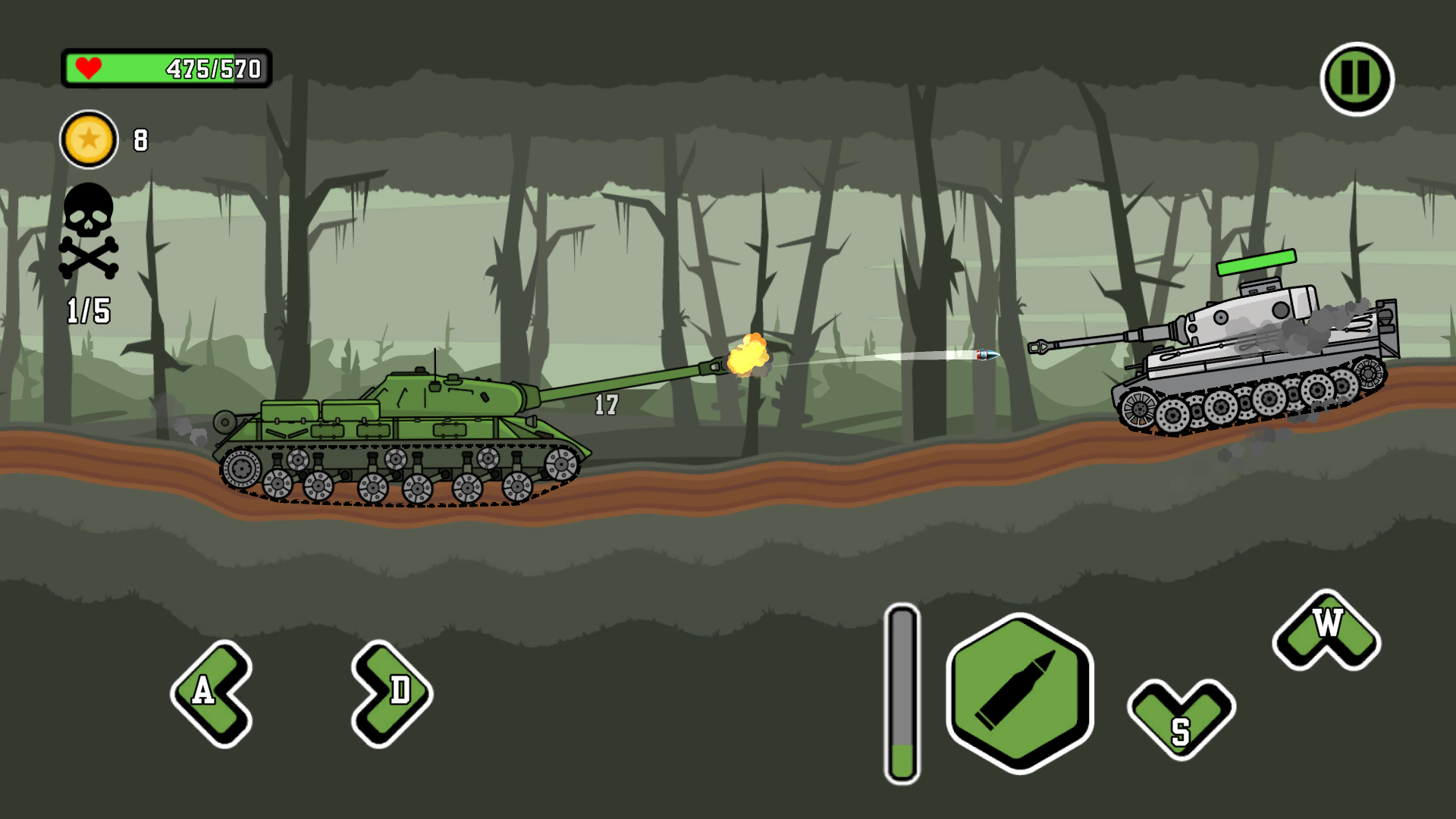Select the gold coin icon
Screen dimensions: 1456x819
[89, 140]
